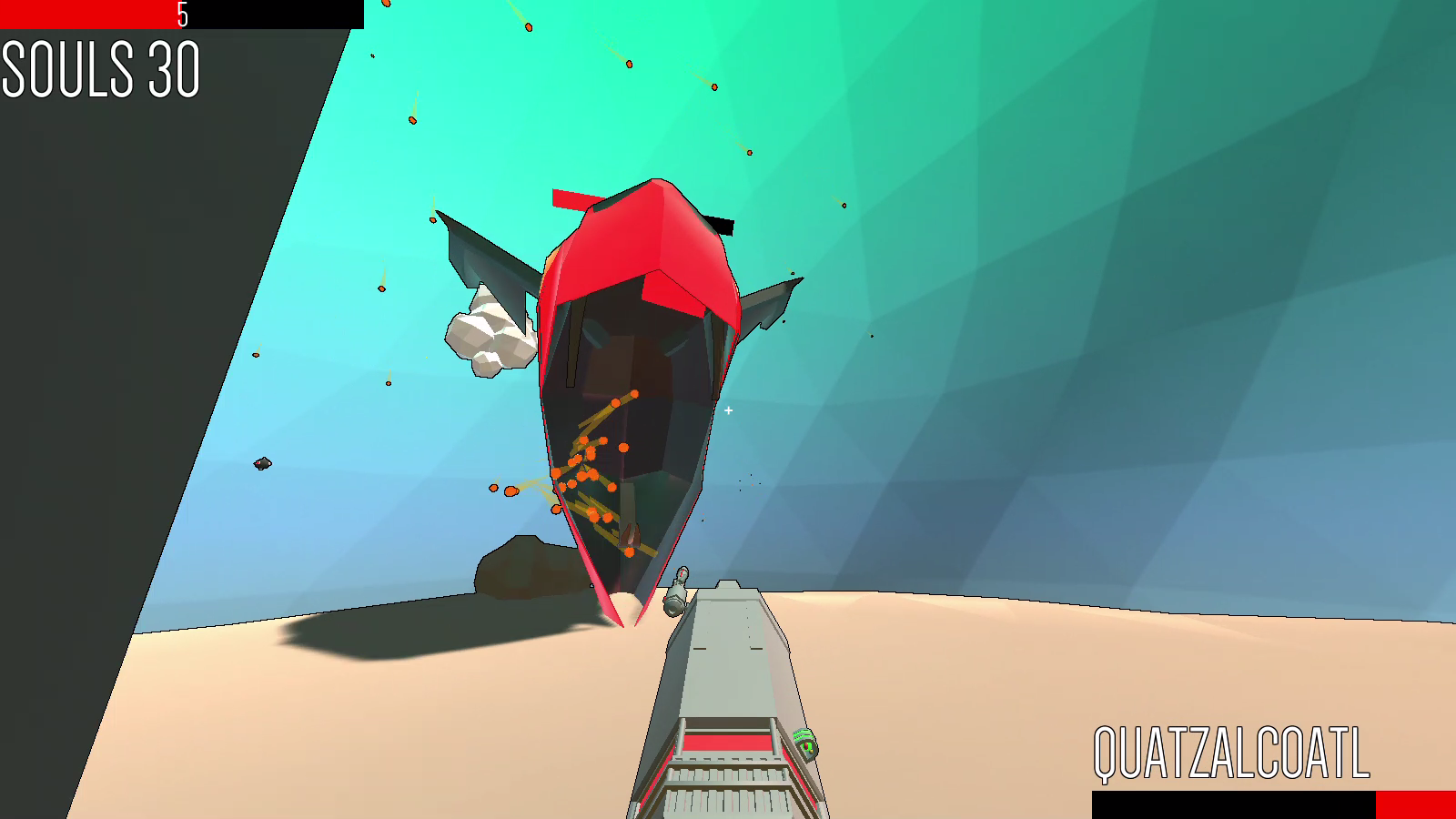The image size is (1456, 819).
Task: Click the small debris floating at left
Action: [x=261, y=464]
